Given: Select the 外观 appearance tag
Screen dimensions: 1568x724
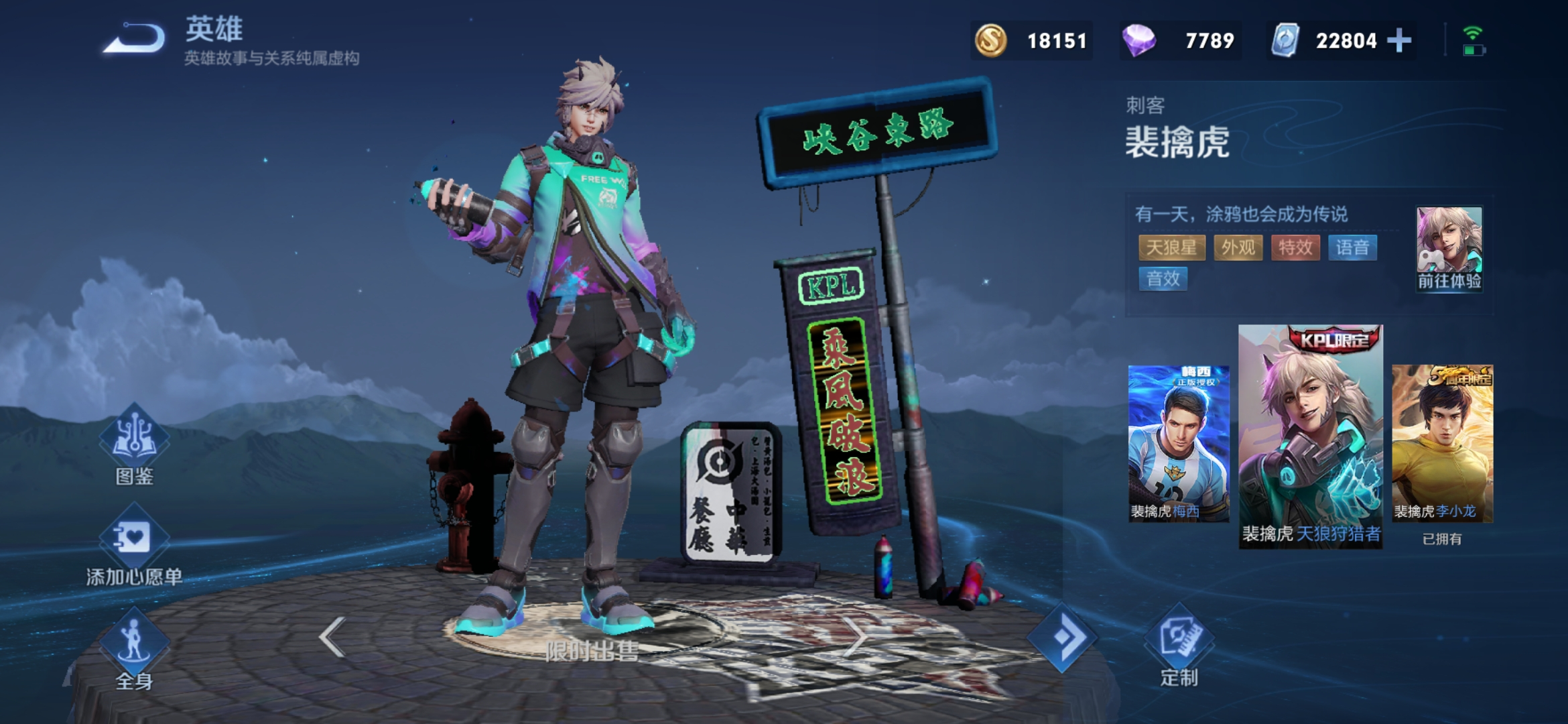Looking at the screenshot, I should point(1238,247).
